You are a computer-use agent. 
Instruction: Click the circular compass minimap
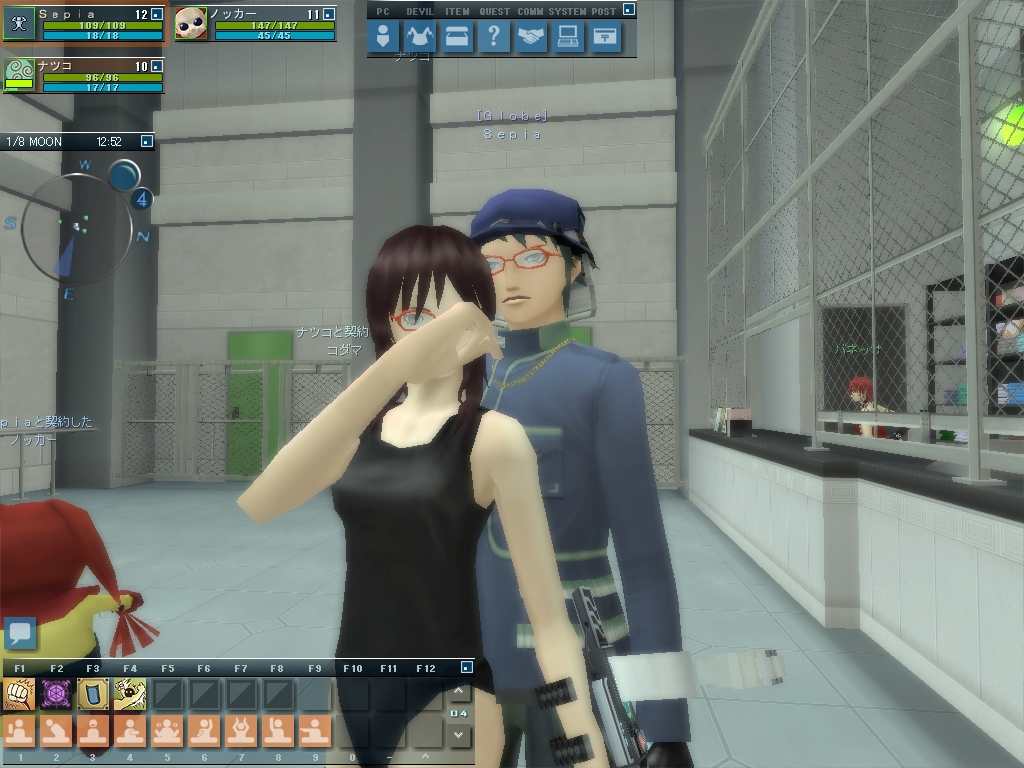point(76,228)
